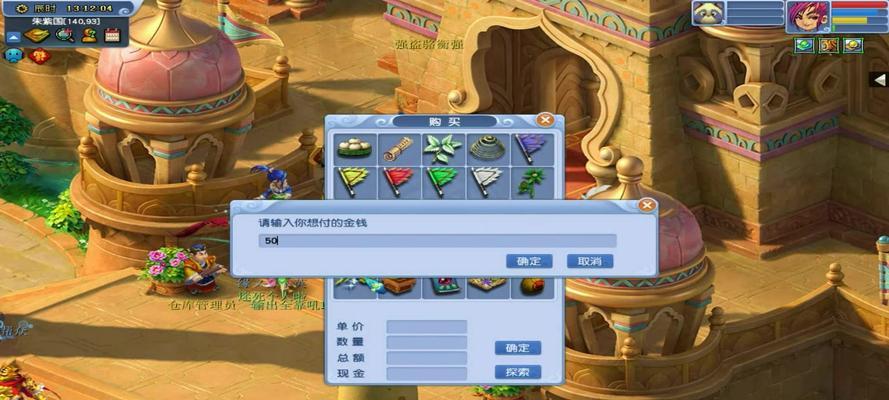Confirm the payment amount with 确定
The height and width of the screenshot is (400, 889).
pos(529,261)
